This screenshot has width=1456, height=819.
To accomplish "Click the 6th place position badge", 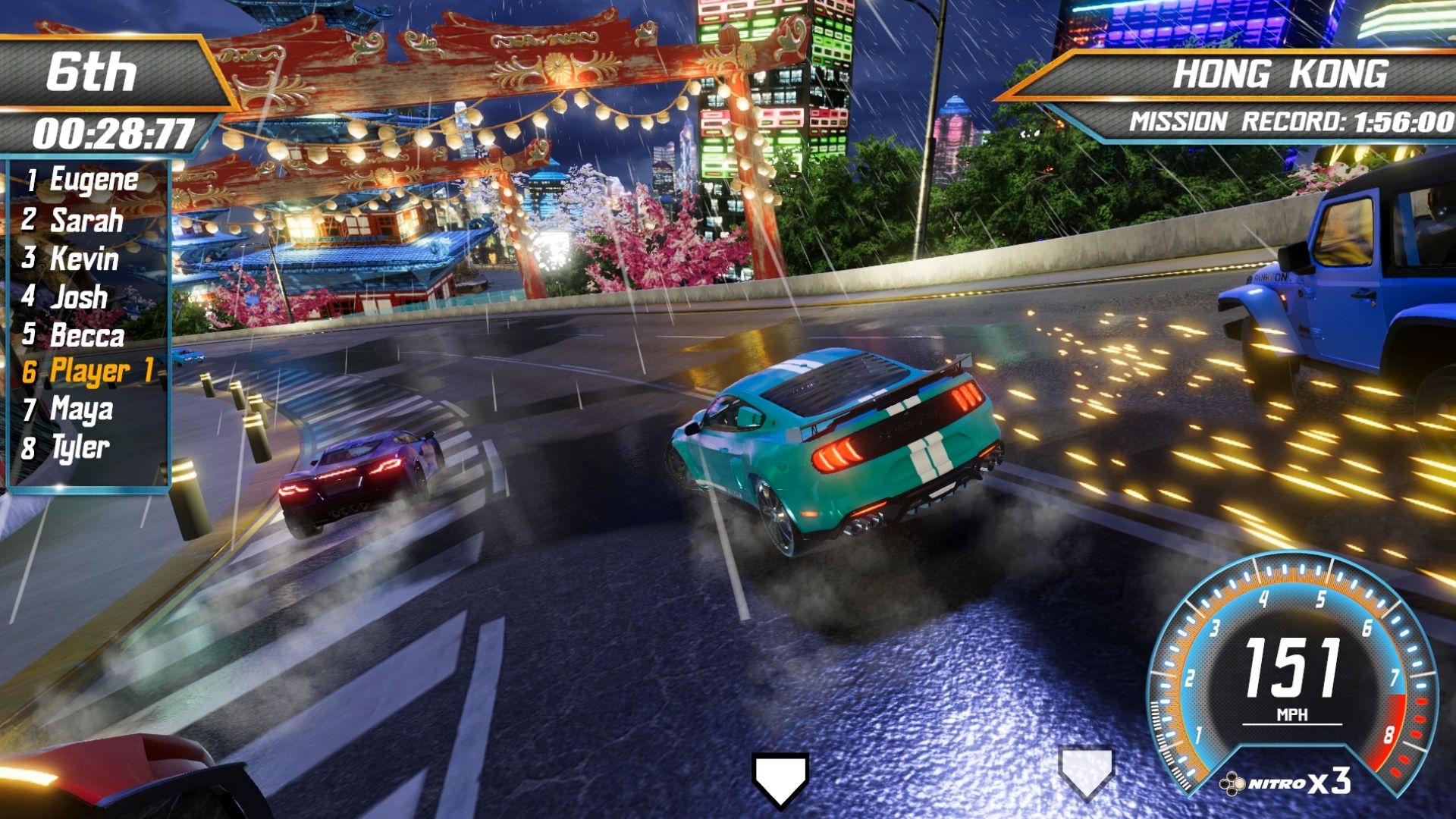I will [93, 71].
